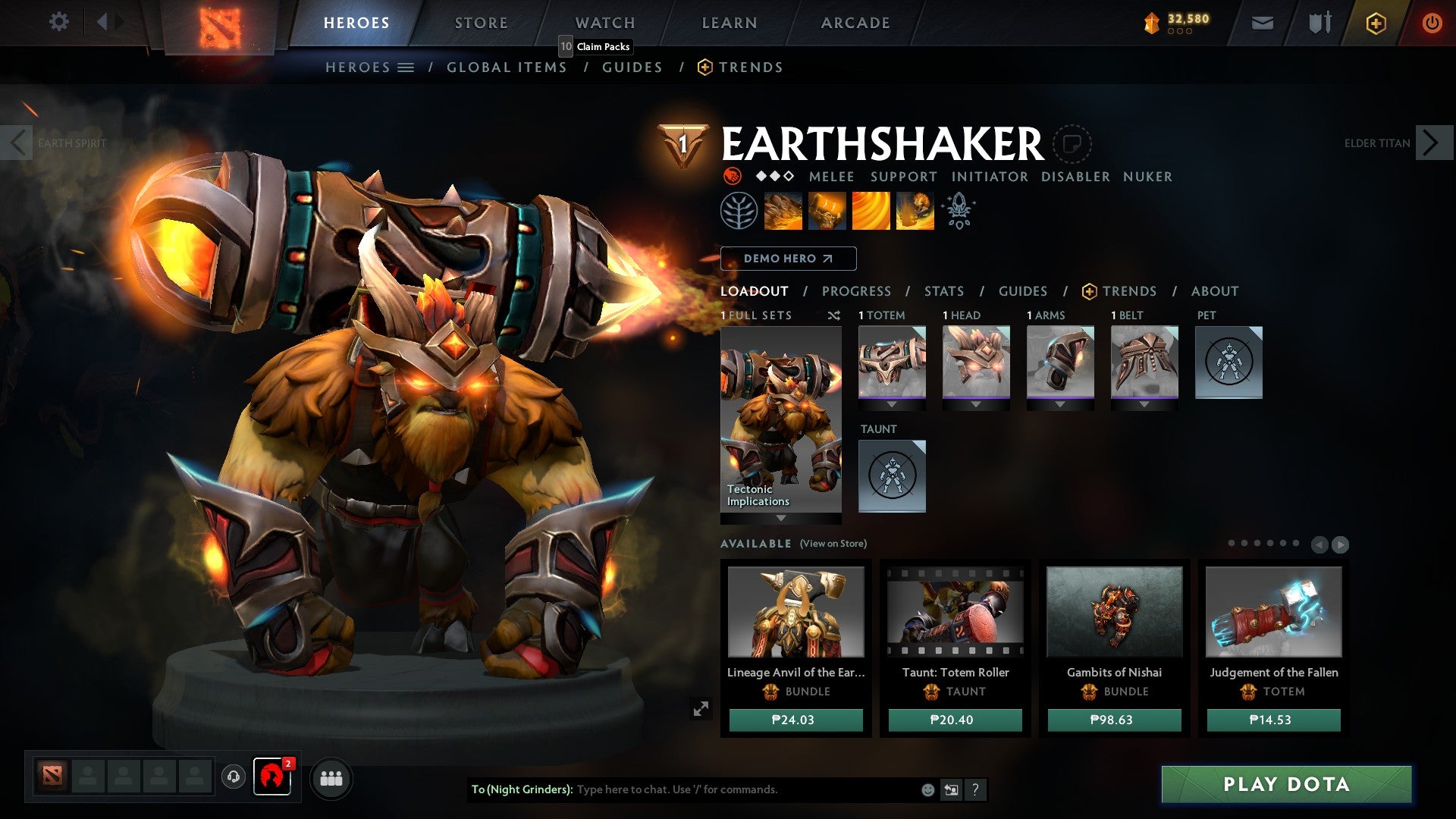Toggle voice chat headset icon

(233, 778)
